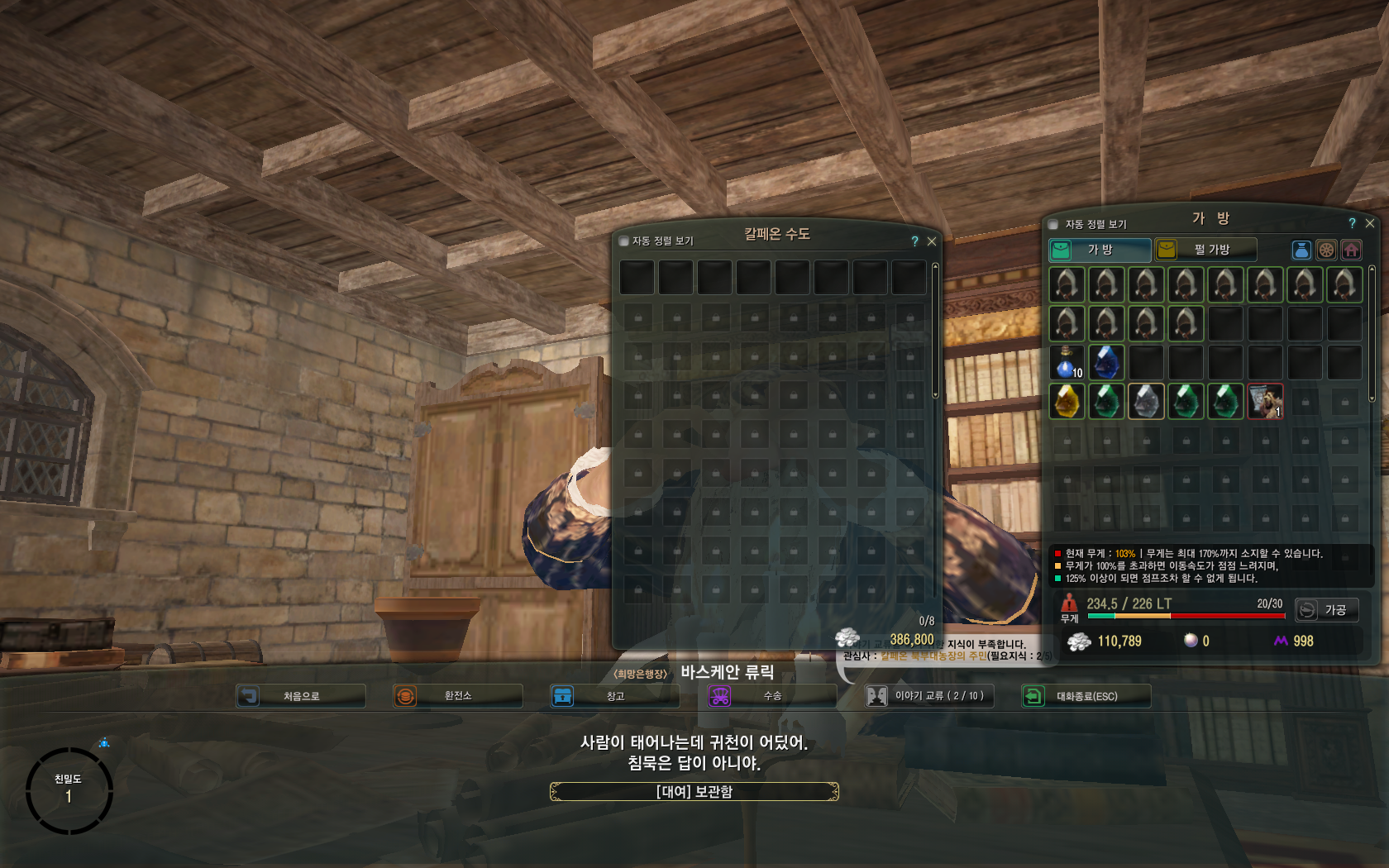Open help for the 가방 inventory window
1389x868 pixels.
[x=1352, y=223]
